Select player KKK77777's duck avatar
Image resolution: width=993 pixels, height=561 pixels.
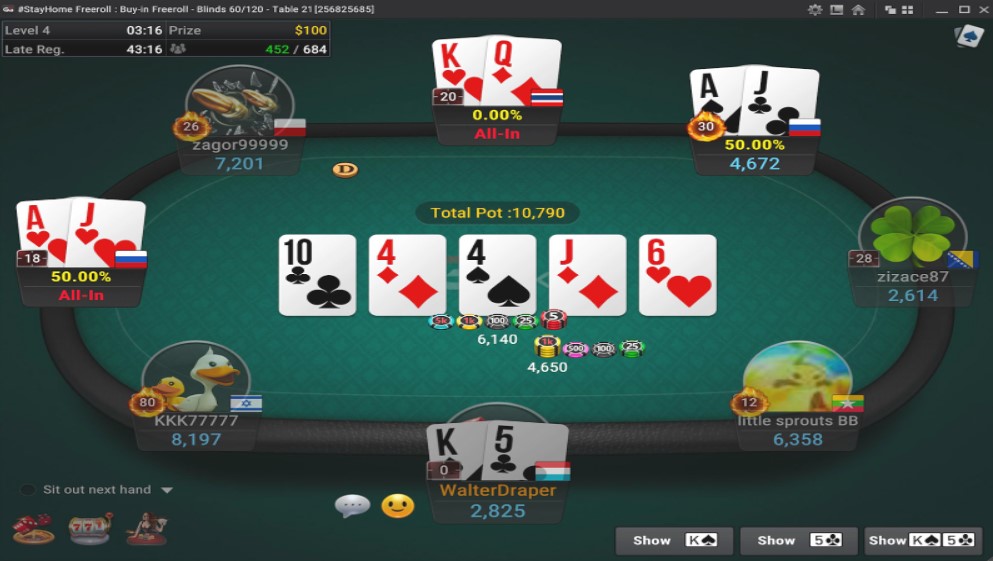[x=197, y=380]
